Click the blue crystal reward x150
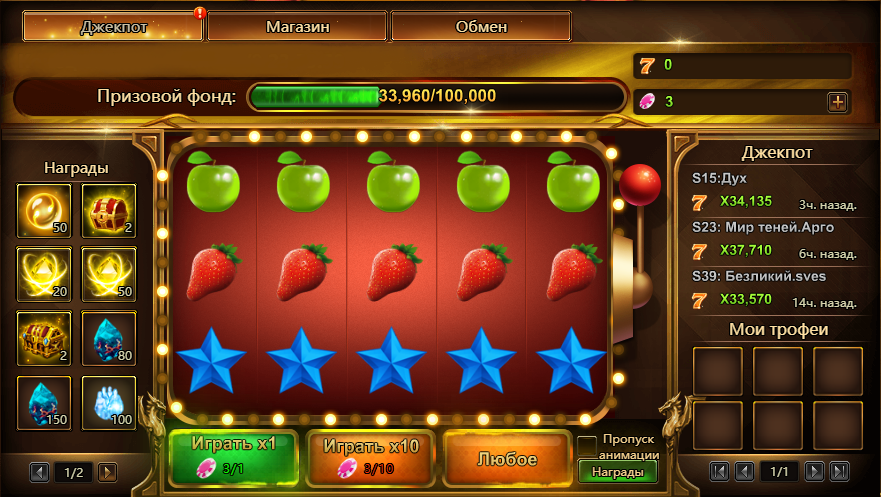The image size is (881, 497). [x=44, y=402]
